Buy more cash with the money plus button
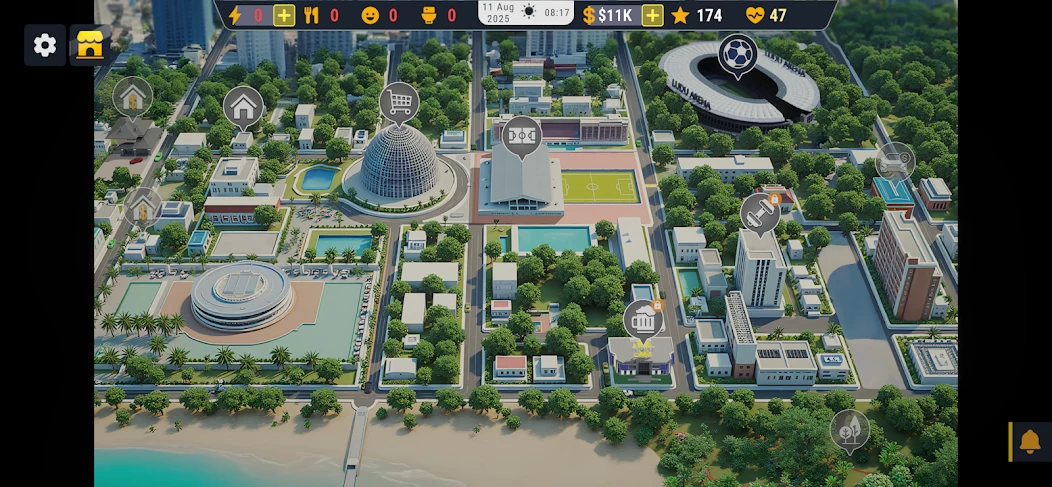Image resolution: width=1052 pixels, height=487 pixels. click(x=652, y=15)
